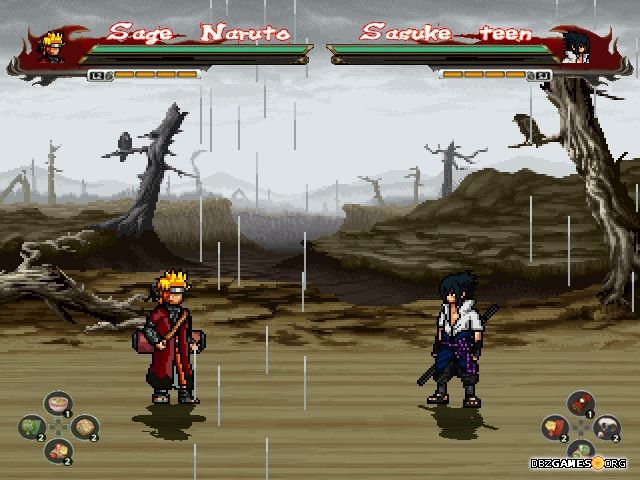Pick the round bread item slot

[x=85, y=427]
